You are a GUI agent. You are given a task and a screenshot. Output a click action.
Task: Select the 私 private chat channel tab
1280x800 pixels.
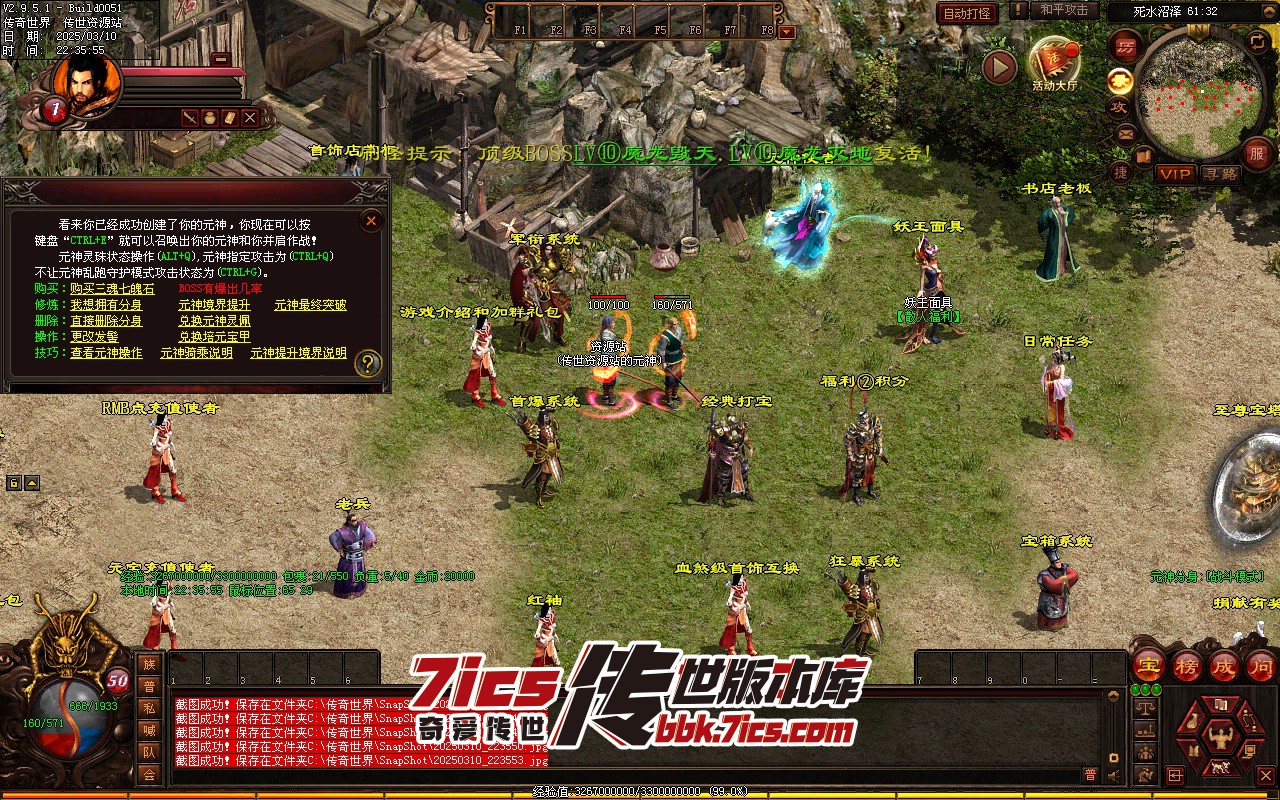point(149,708)
